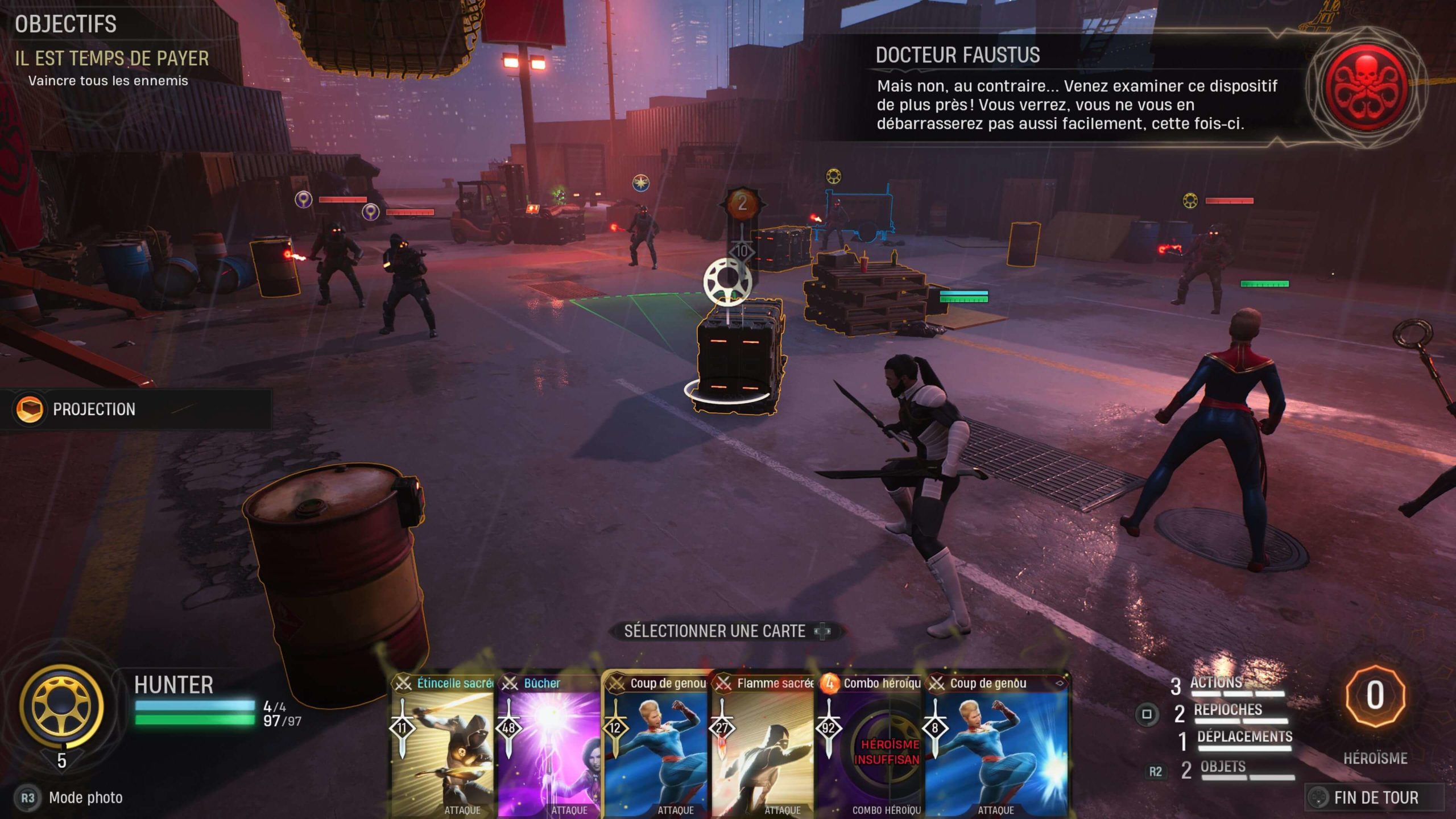Expand the Objectifs panel header

pos(65,24)
